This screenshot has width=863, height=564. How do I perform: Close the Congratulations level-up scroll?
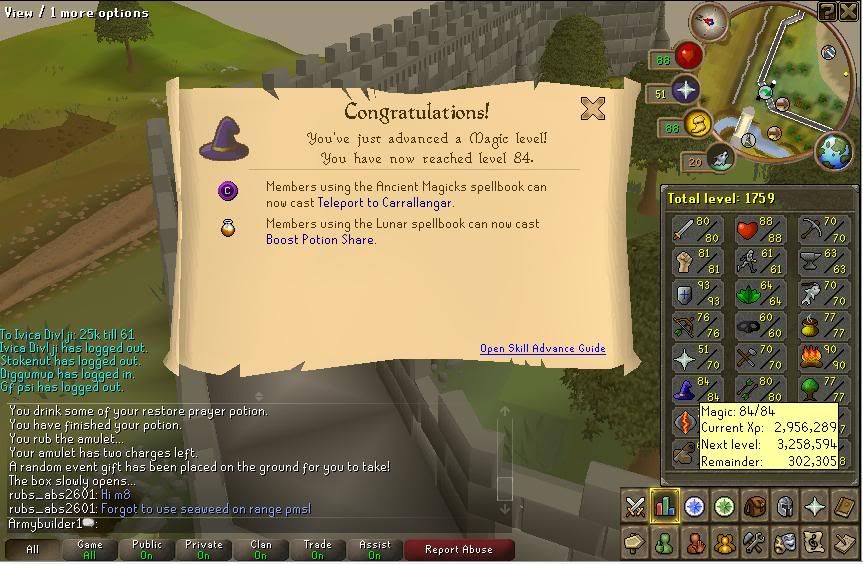pos(593,108)
